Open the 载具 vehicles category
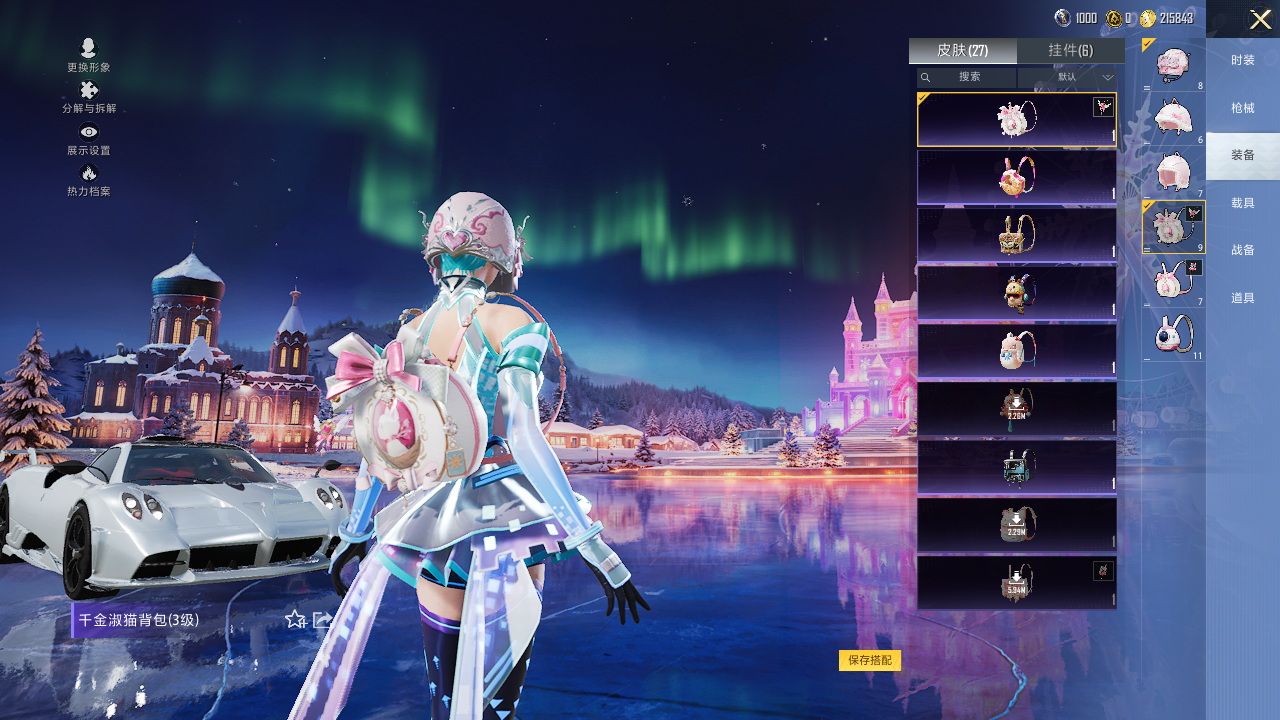 point(1242,203)
